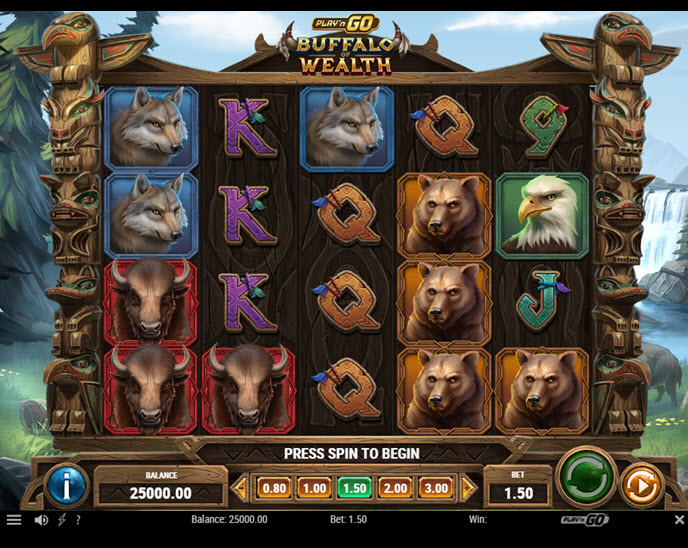The image size is (688, 548).
Task: Pick the 1.50 bet option
Action: (x=354, y=488)
